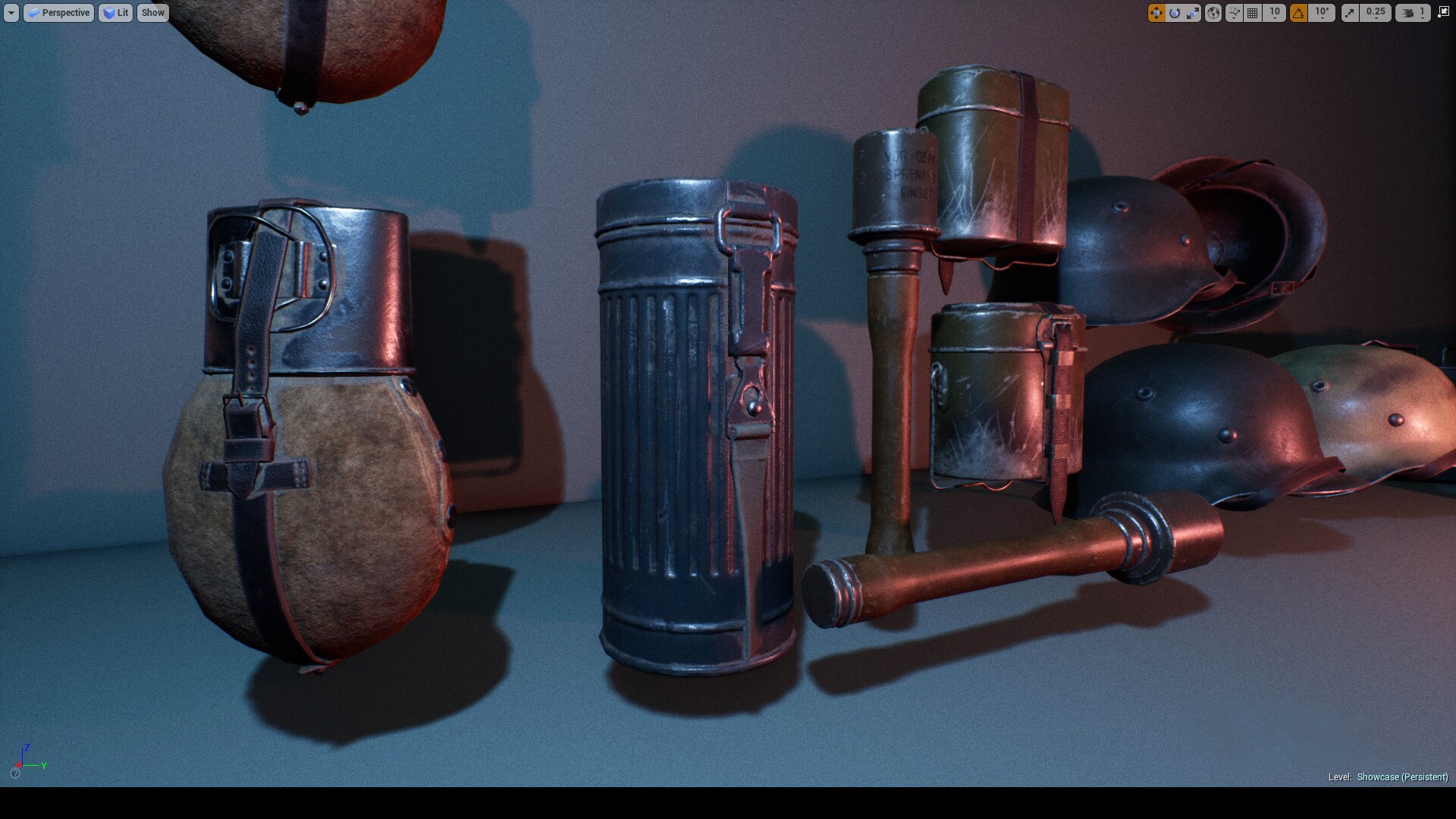
Task: Select the Scale tool
Action: click(1193, 13)
